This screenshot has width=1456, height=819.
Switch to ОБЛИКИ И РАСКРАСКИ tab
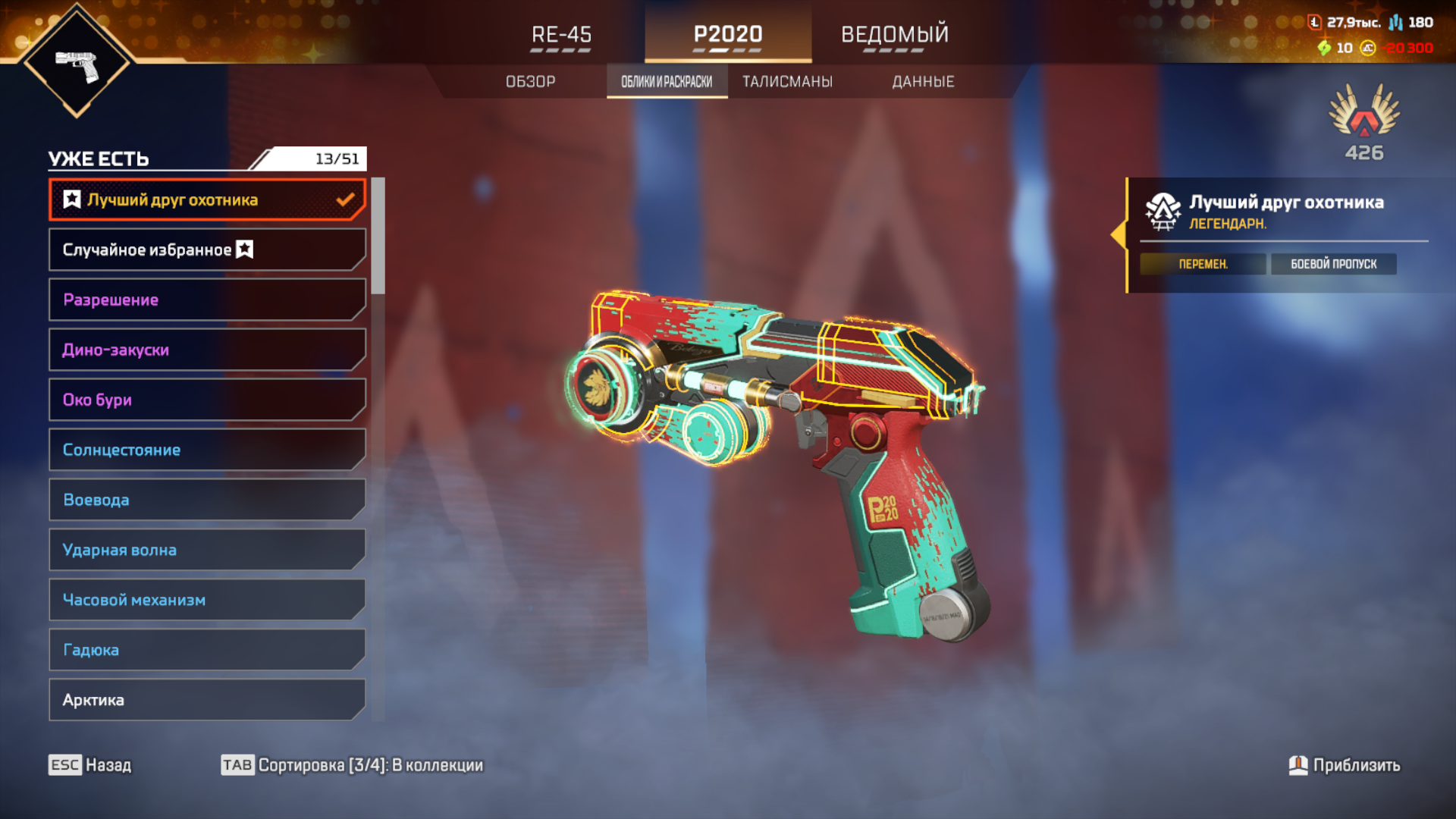(x=667, y=82)
